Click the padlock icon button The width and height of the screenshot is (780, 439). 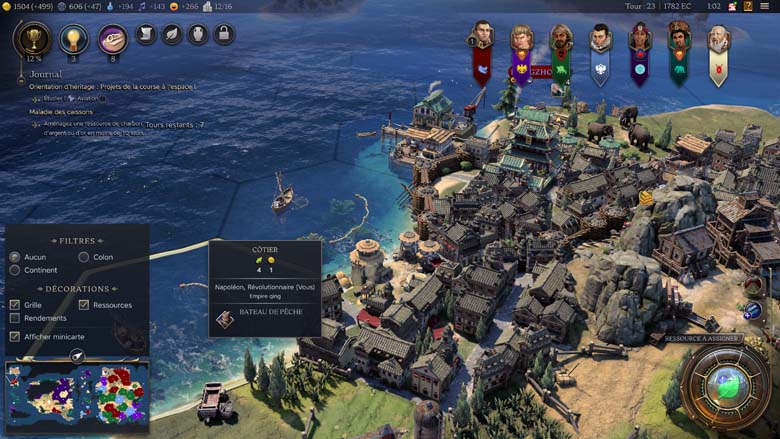tap(224, 34)
